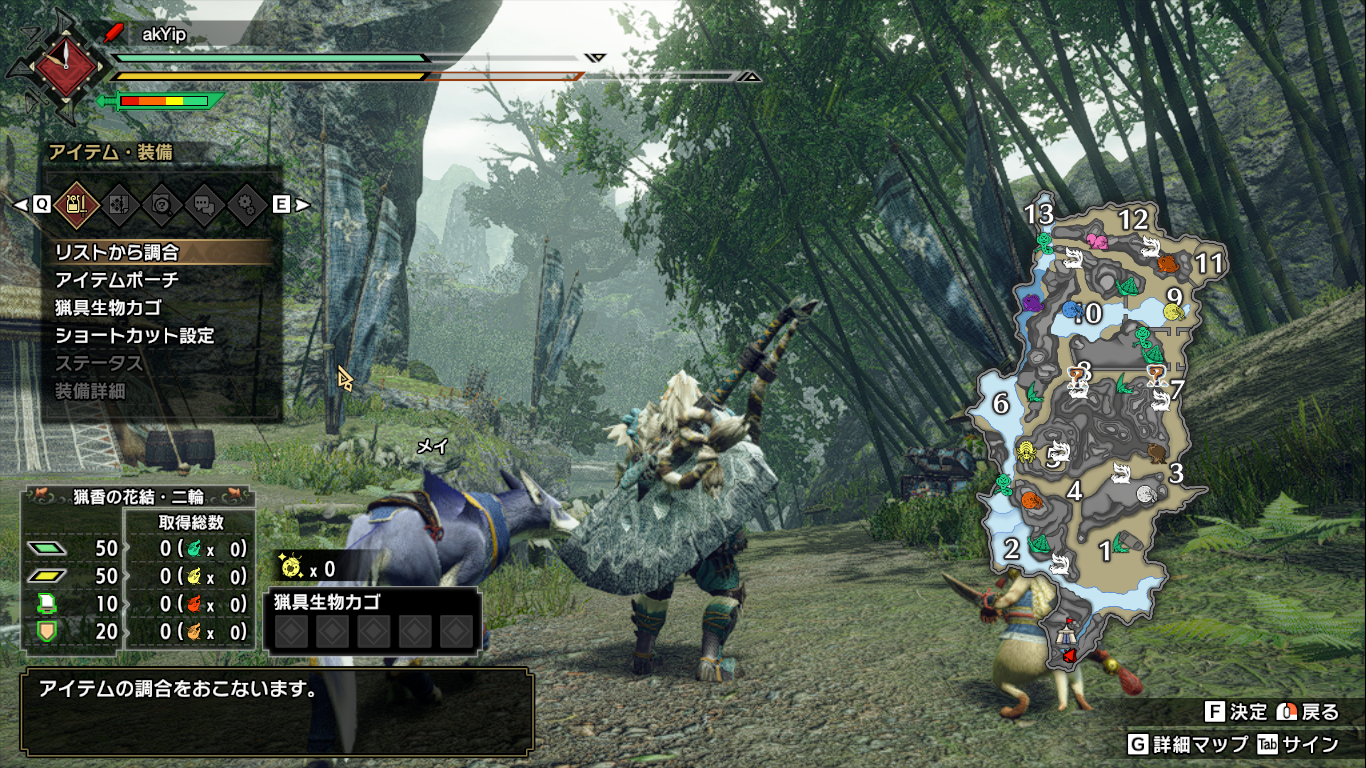Image resolution: width=1366 pixels, height=768 pixels.
Task: Select the greyed 装備詳細 entry
Action: pos(90,392)
